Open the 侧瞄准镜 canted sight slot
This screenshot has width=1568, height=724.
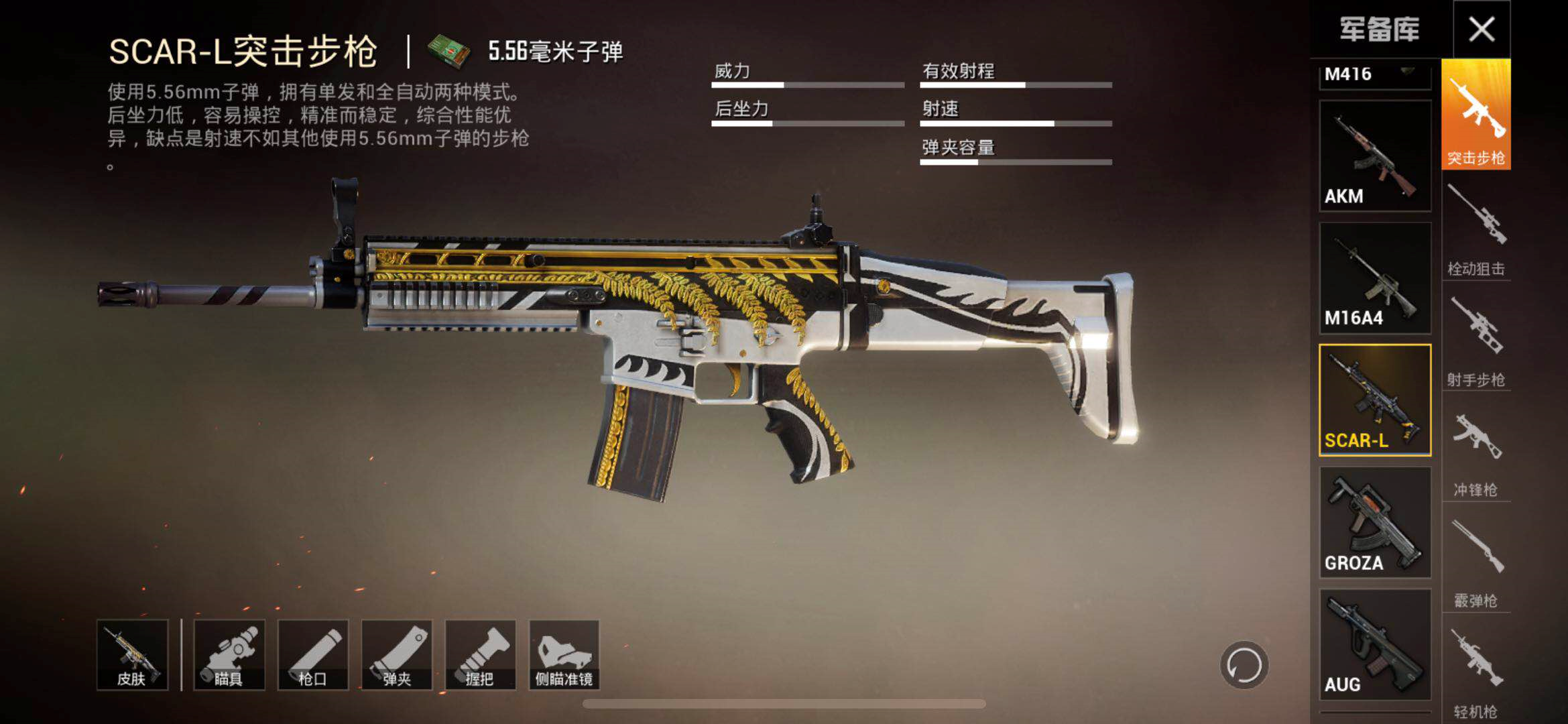point(564,655)
